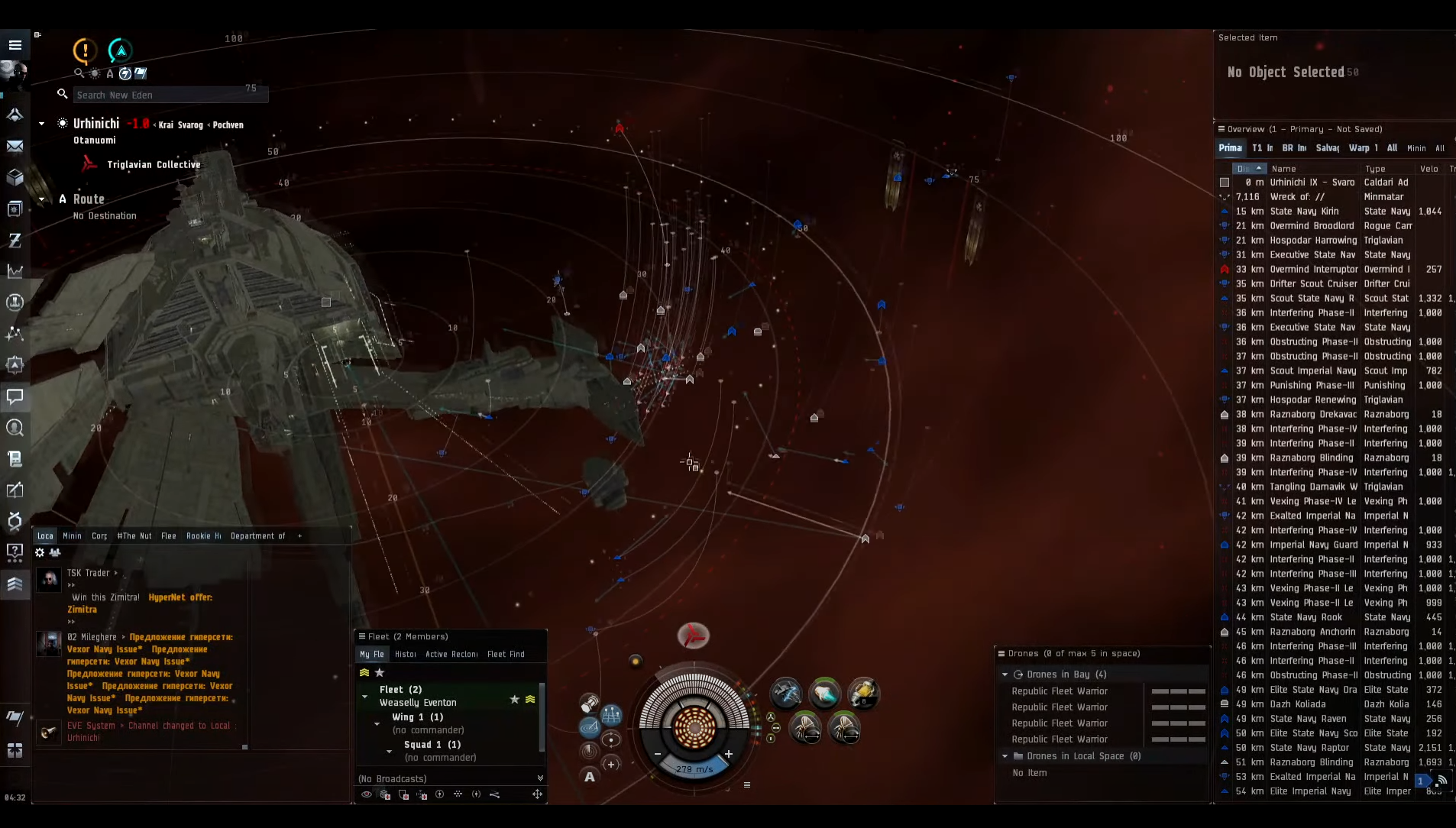Image resolution: width=1456 pixels, height=828 pixels.
Task: Open the Neocom hamburger menu
Action: (15, 45)
